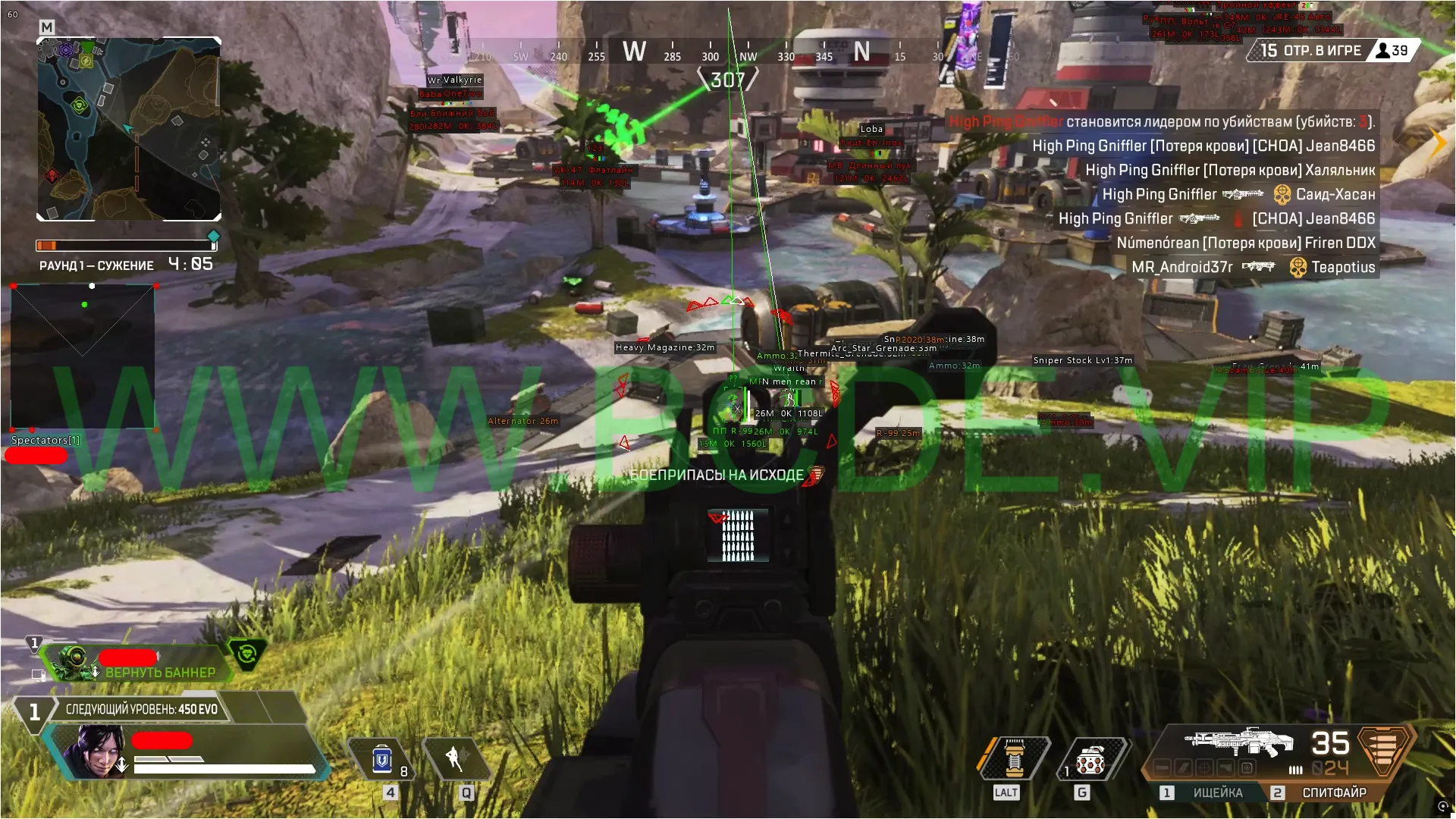Viewport: 1456px width, 819px height.
Task: Click the Spitfire weapon image
Action: click(1238, 742)
